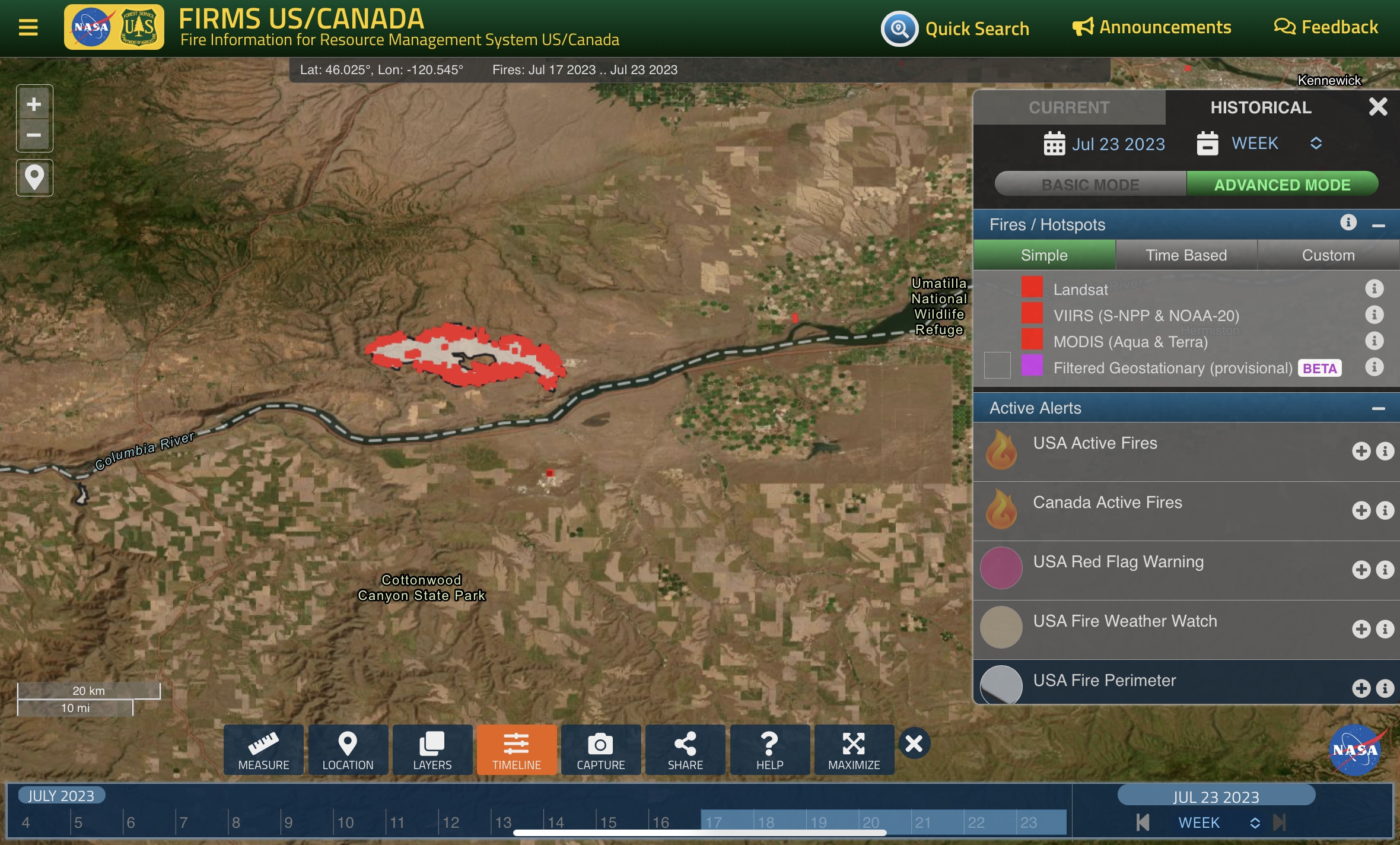Open the Jul 23 2023 date picker
This screenshot has width=1400, height=845.
pos(1105,144)
